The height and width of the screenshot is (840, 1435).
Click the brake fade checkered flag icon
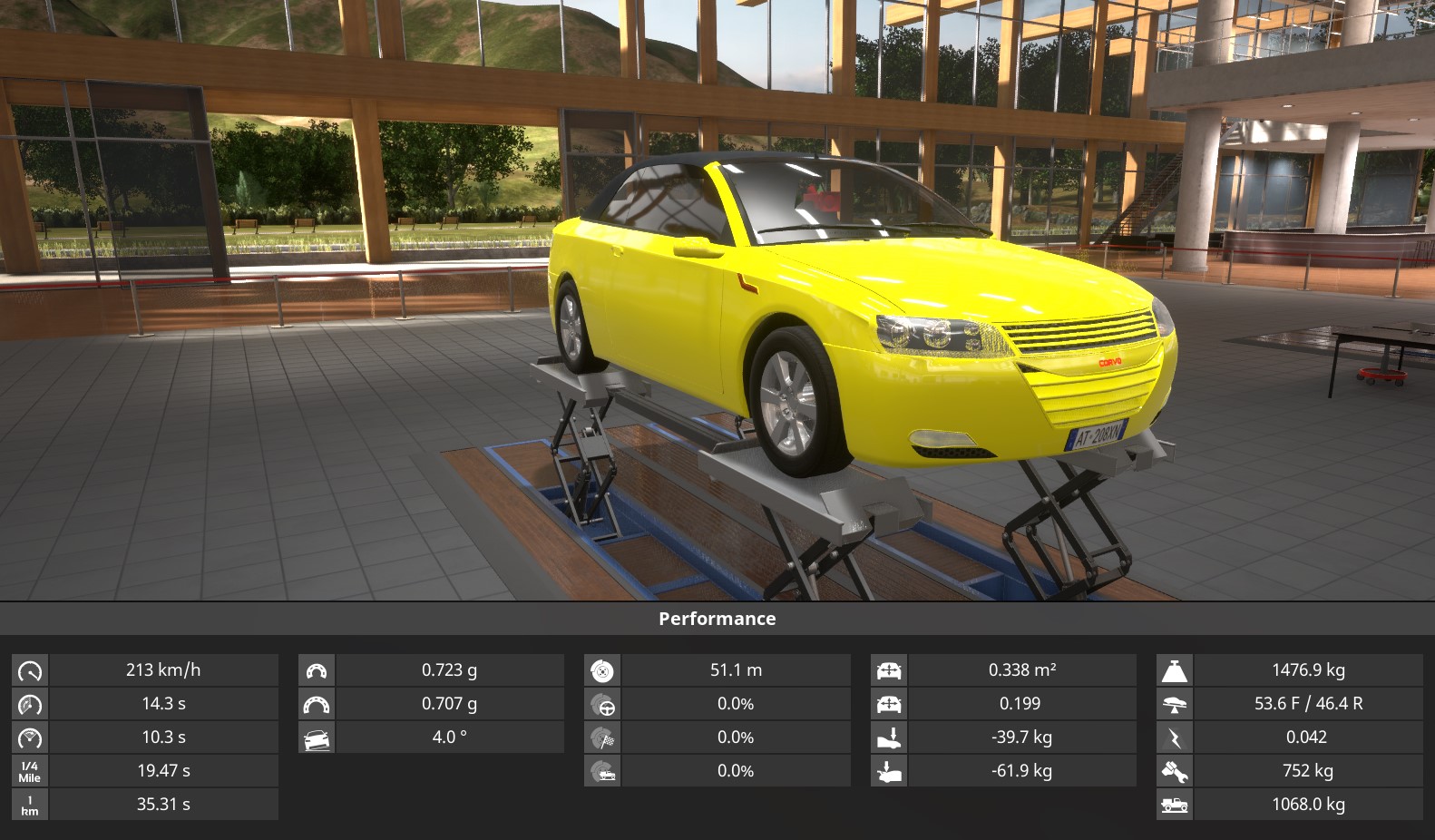pos(602,737)
